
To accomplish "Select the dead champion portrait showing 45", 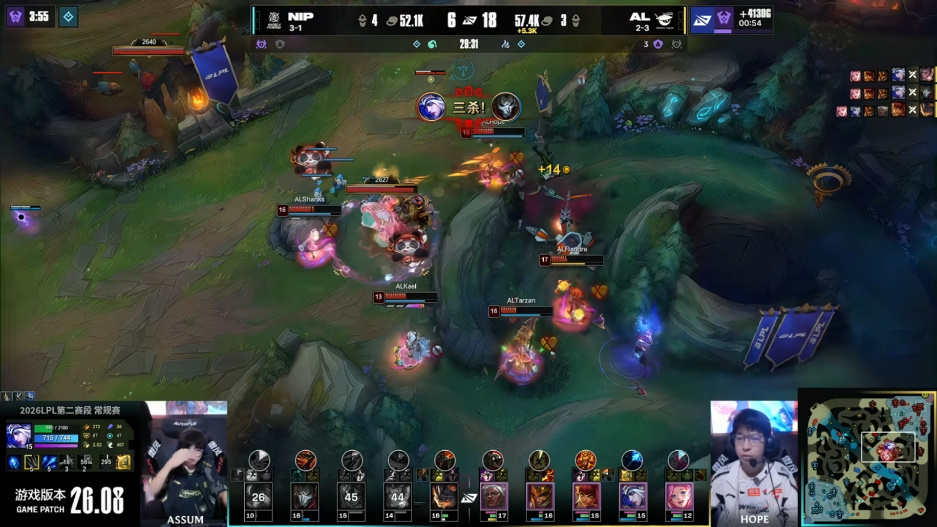I will click(351, 496).
